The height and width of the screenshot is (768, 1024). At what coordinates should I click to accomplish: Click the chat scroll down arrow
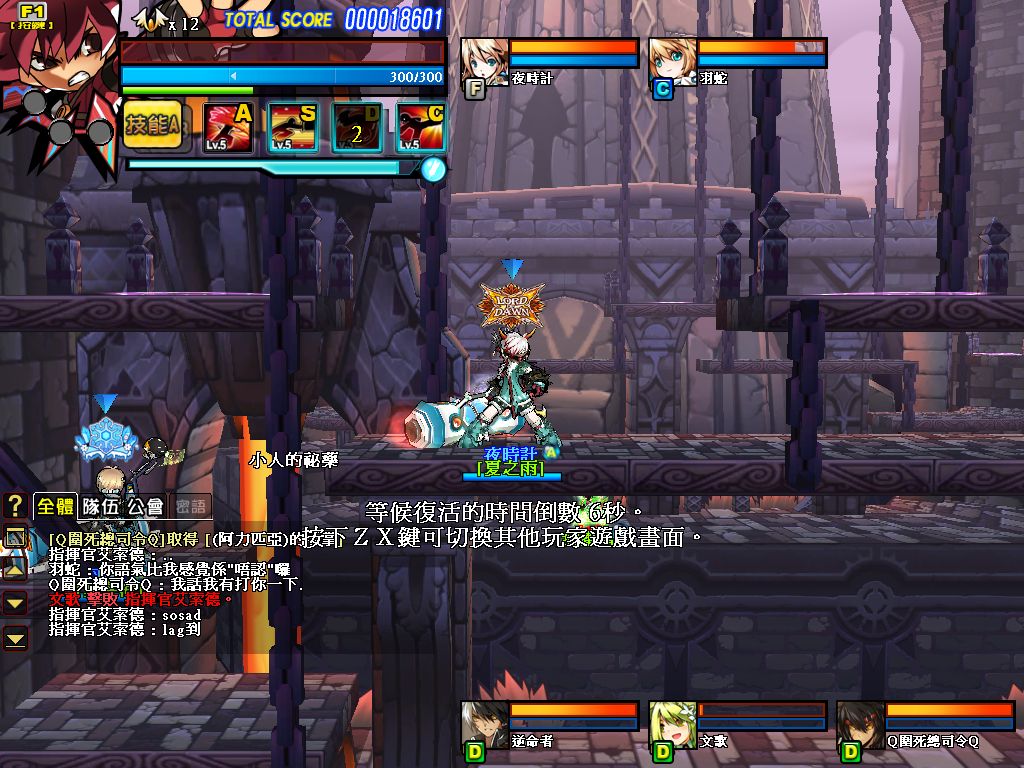[15, 602]
